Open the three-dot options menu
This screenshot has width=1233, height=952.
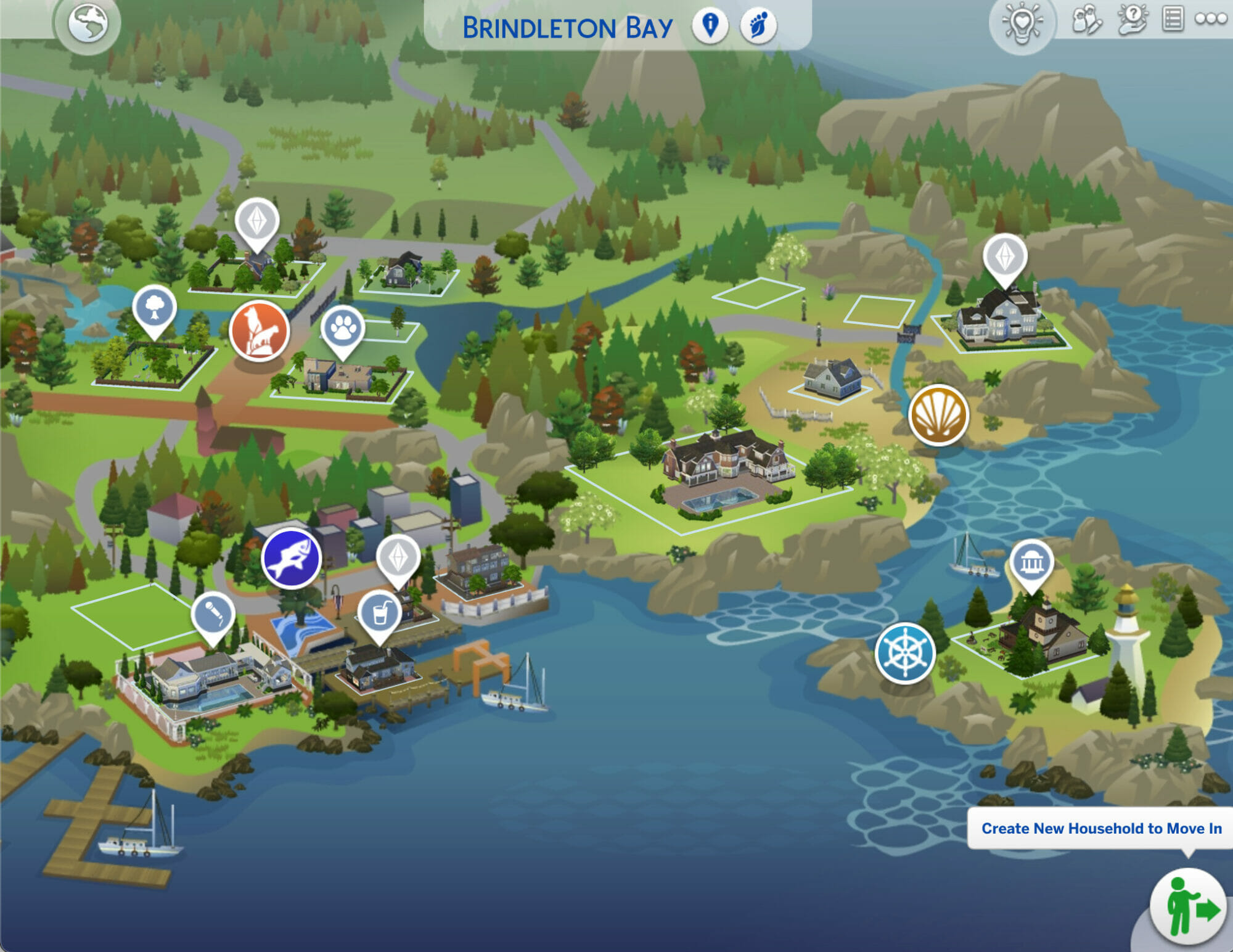1211,19
